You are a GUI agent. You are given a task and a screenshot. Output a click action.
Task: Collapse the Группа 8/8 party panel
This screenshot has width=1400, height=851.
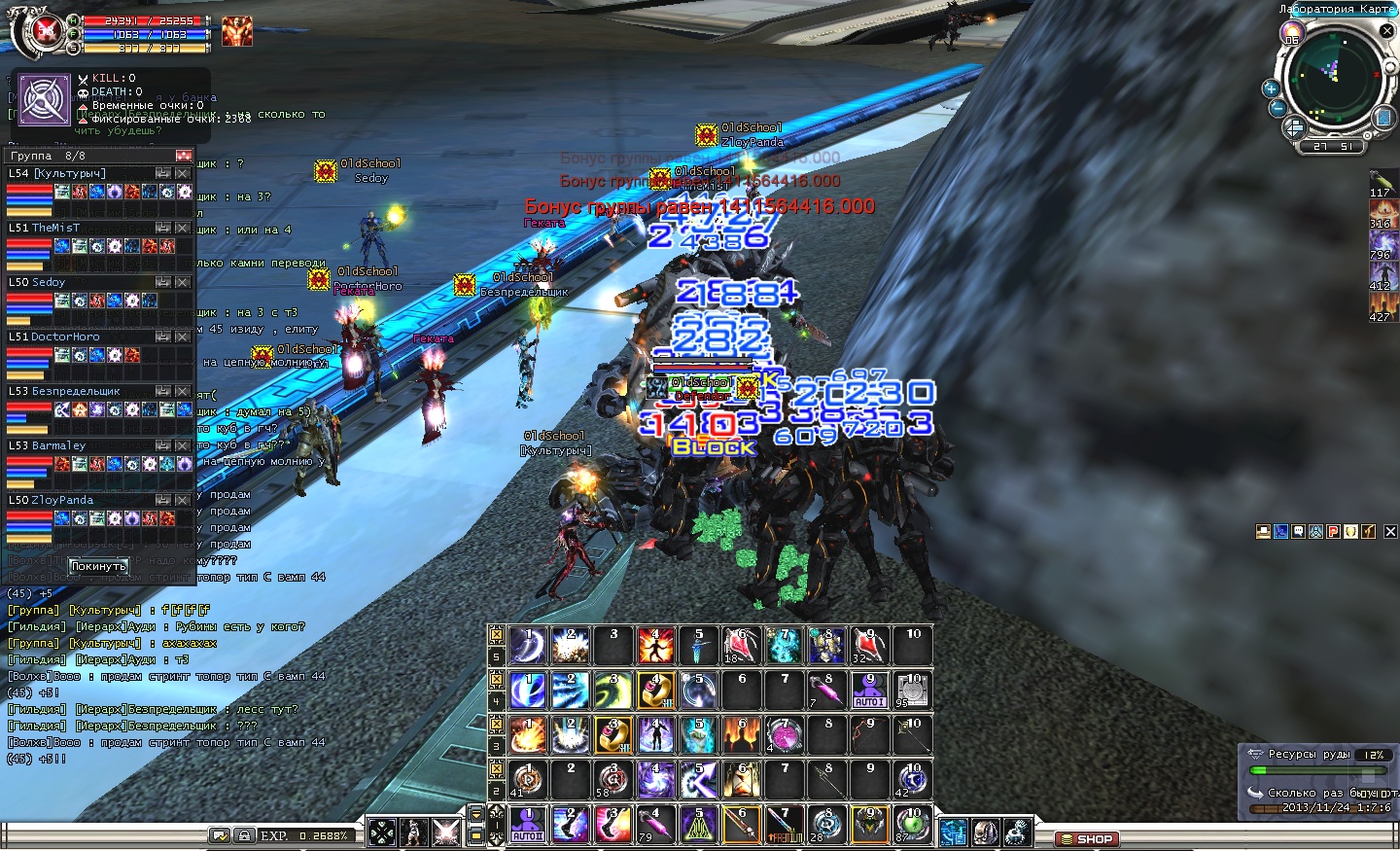(183, 156)
